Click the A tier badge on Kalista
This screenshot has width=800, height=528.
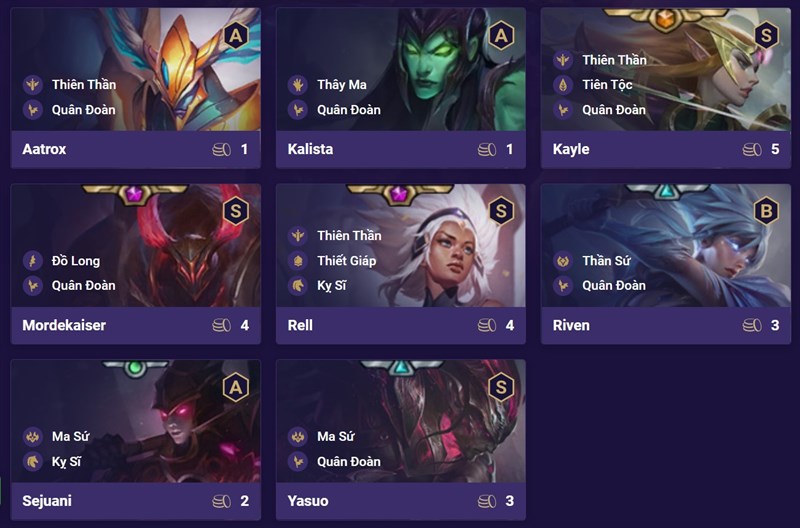(500, 37)
